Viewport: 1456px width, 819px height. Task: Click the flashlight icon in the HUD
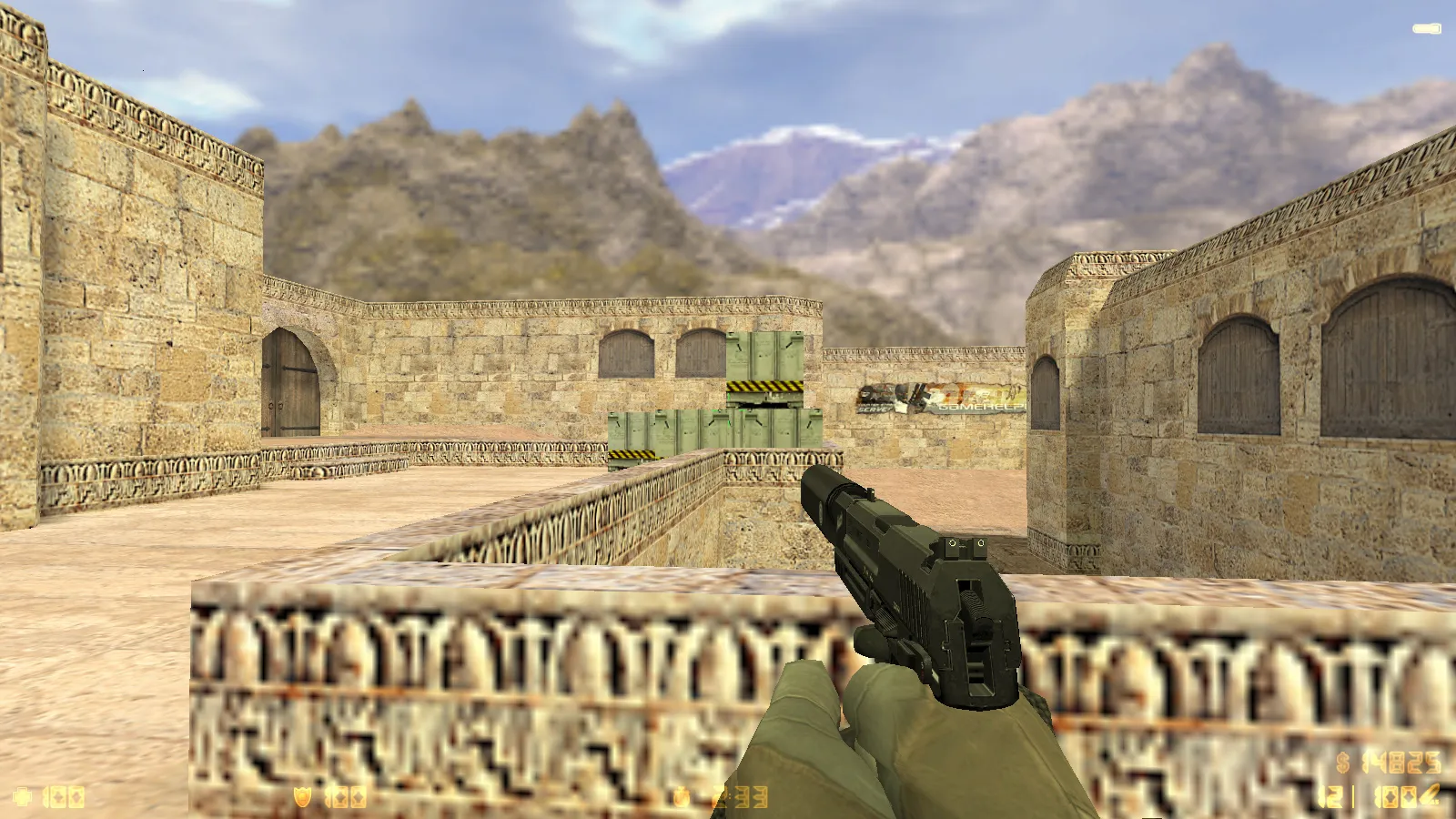1426,29
